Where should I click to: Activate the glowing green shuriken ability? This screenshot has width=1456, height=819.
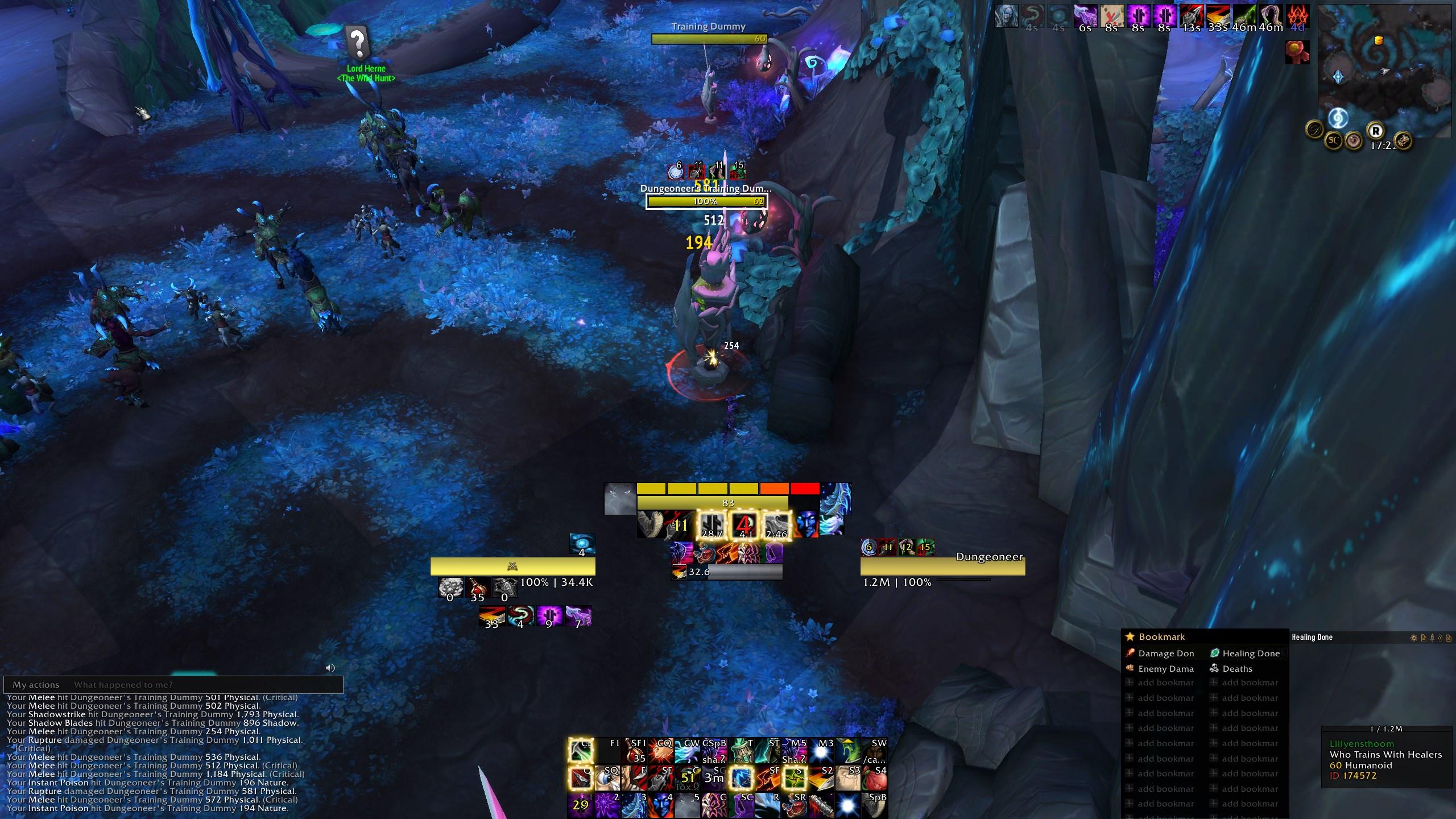[x=794, y=778]
